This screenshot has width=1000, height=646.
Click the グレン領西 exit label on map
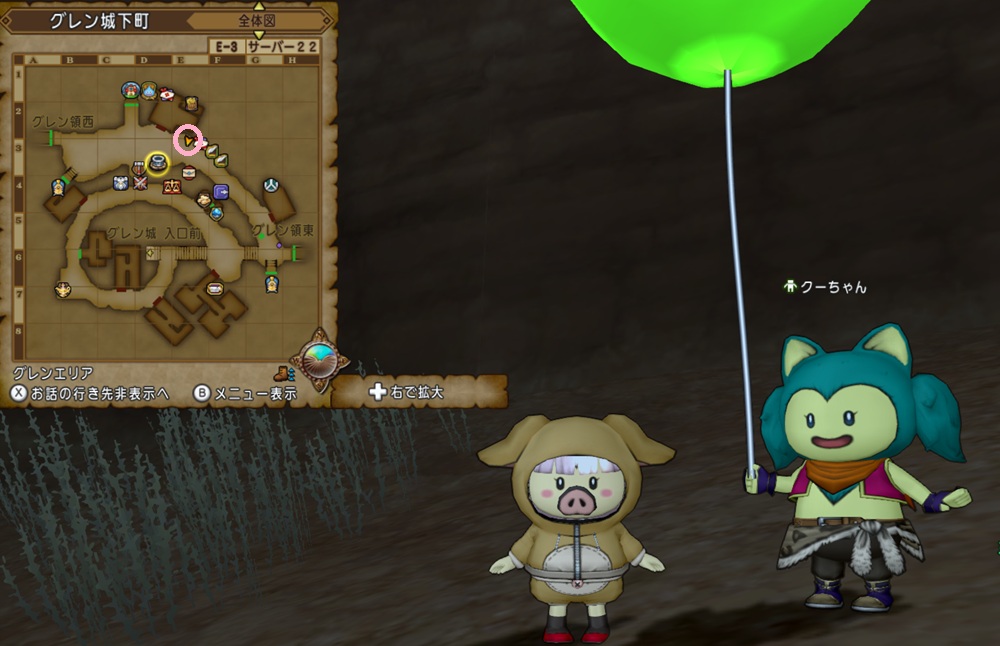(62, 122)
